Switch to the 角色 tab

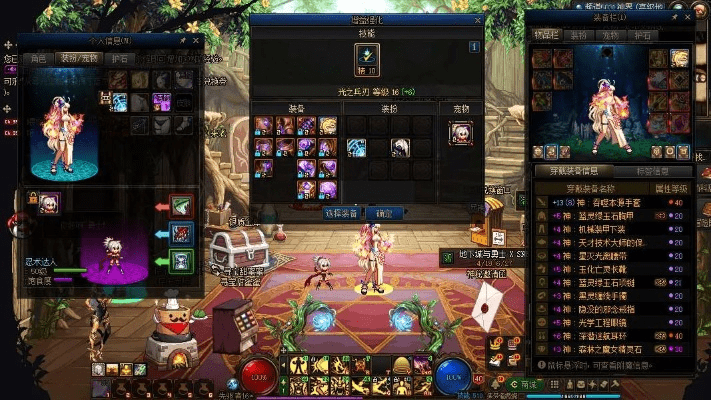38,58
